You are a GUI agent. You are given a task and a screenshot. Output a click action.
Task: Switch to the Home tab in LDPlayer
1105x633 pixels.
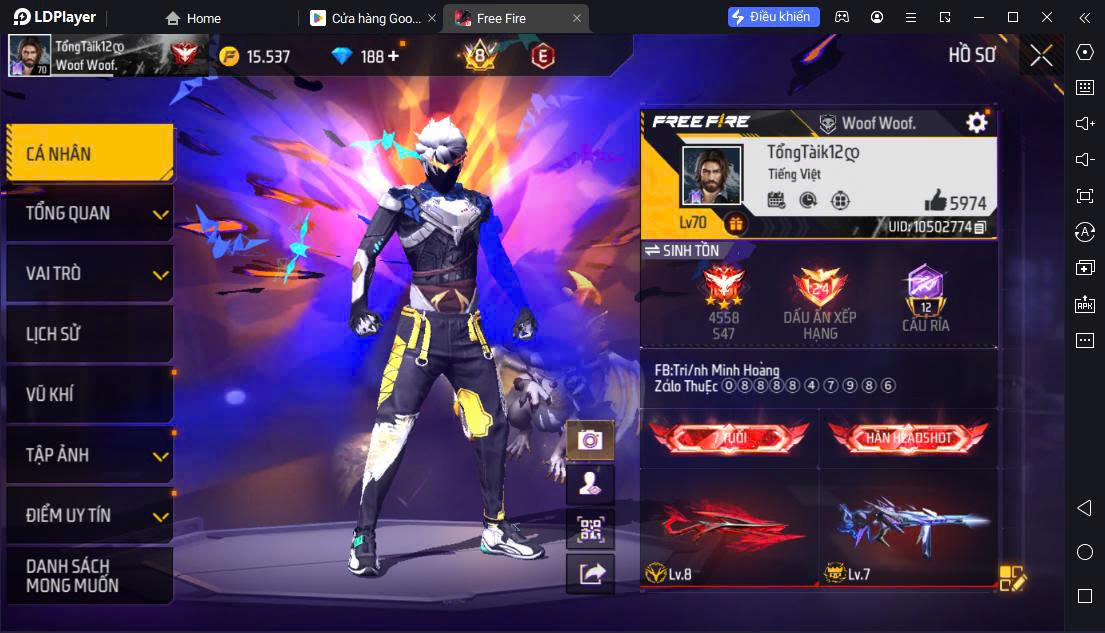tap(193, 18)
